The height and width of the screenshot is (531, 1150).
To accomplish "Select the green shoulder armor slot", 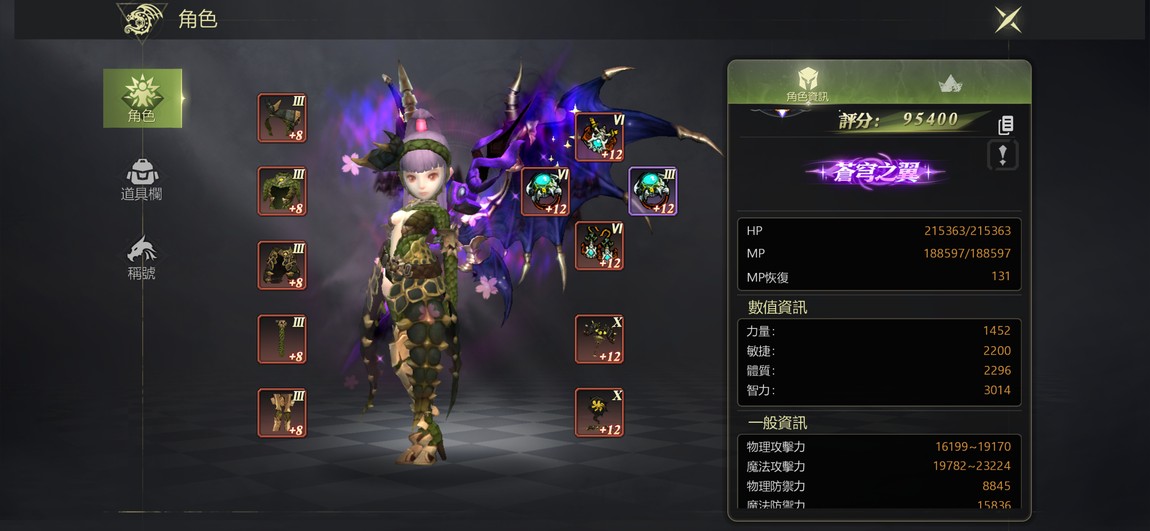I will point(282,118).
